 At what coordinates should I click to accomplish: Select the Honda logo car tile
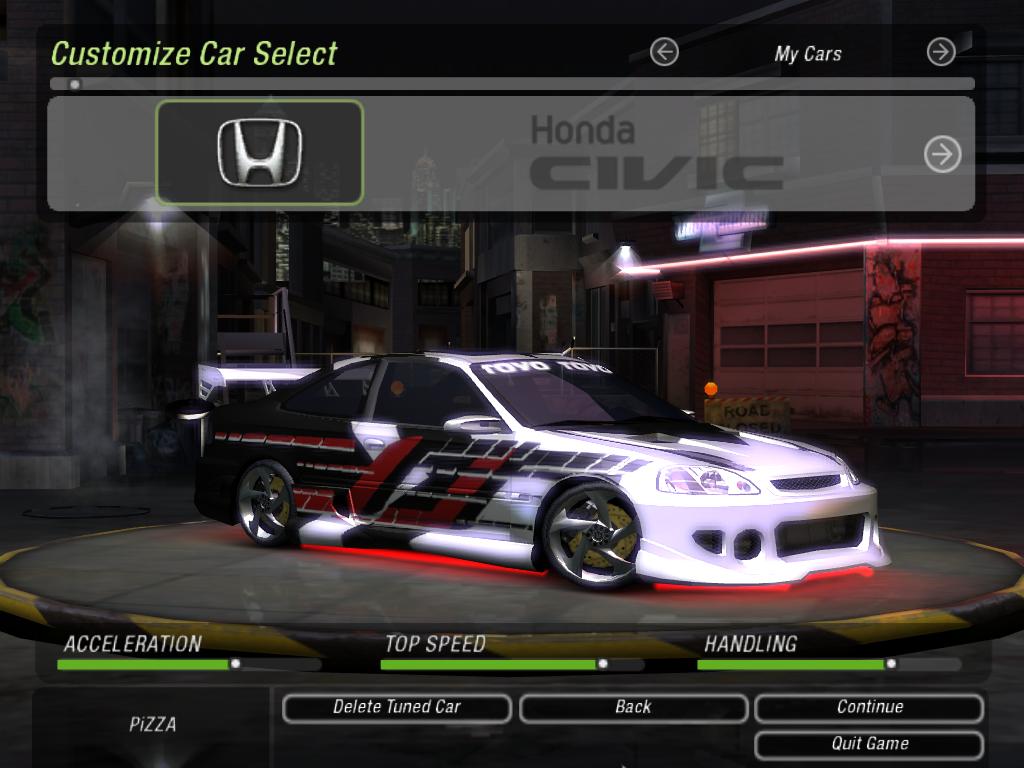pos(259,153)
